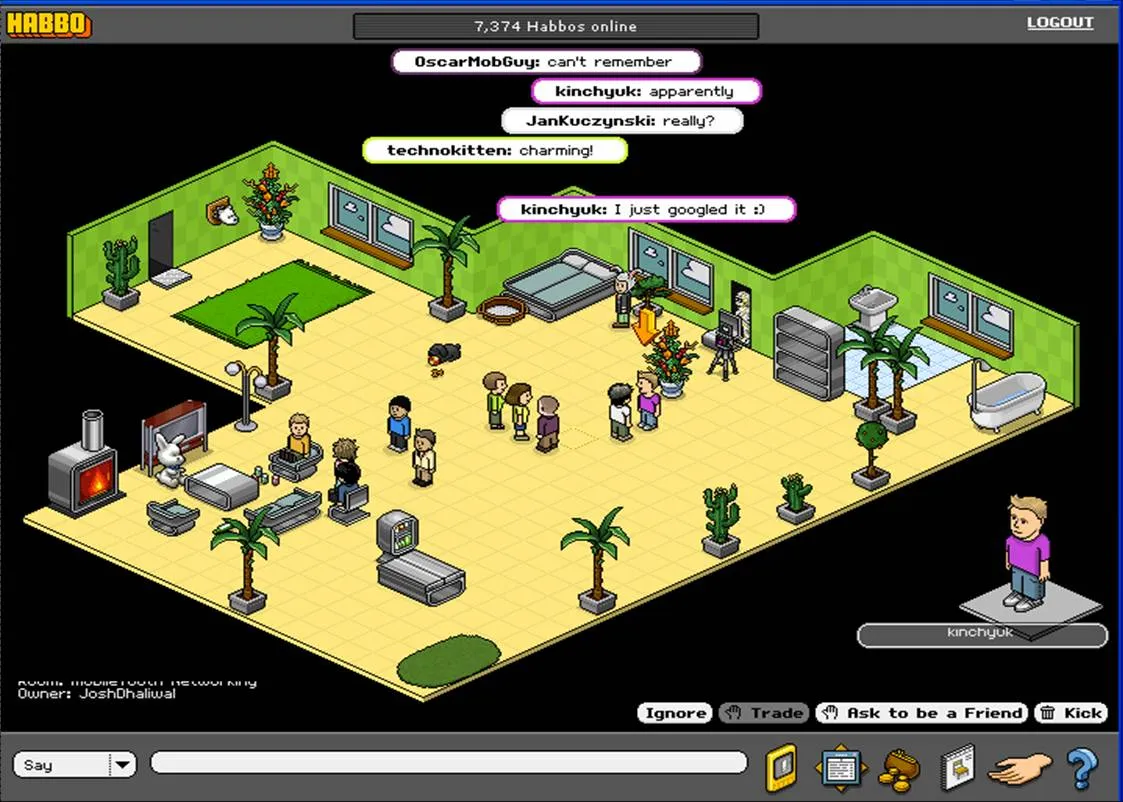Open the yellow Habbo Console icon
1123x802 pixels.
781,768
